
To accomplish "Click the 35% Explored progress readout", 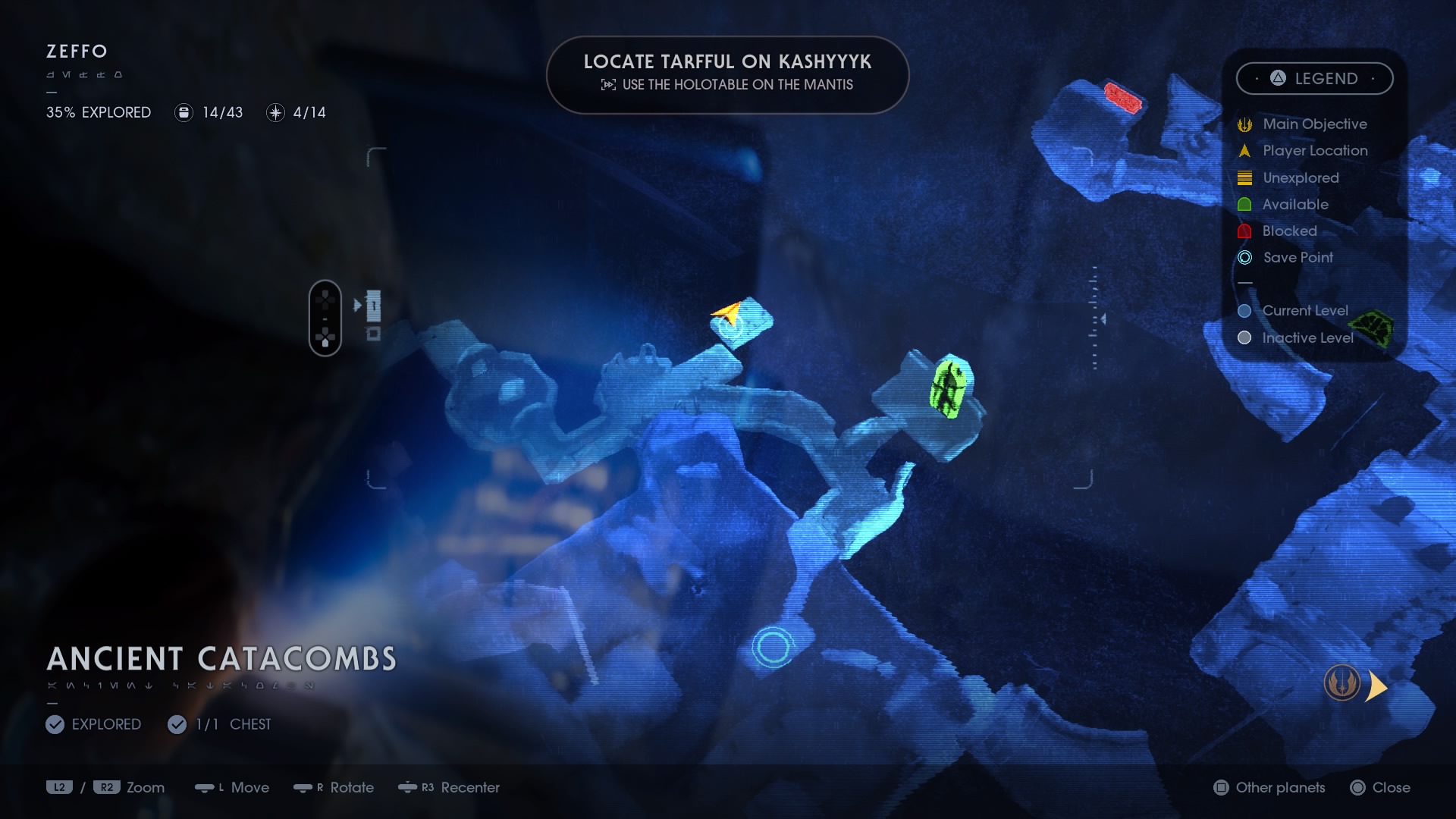I will click(x=99, y=112).
